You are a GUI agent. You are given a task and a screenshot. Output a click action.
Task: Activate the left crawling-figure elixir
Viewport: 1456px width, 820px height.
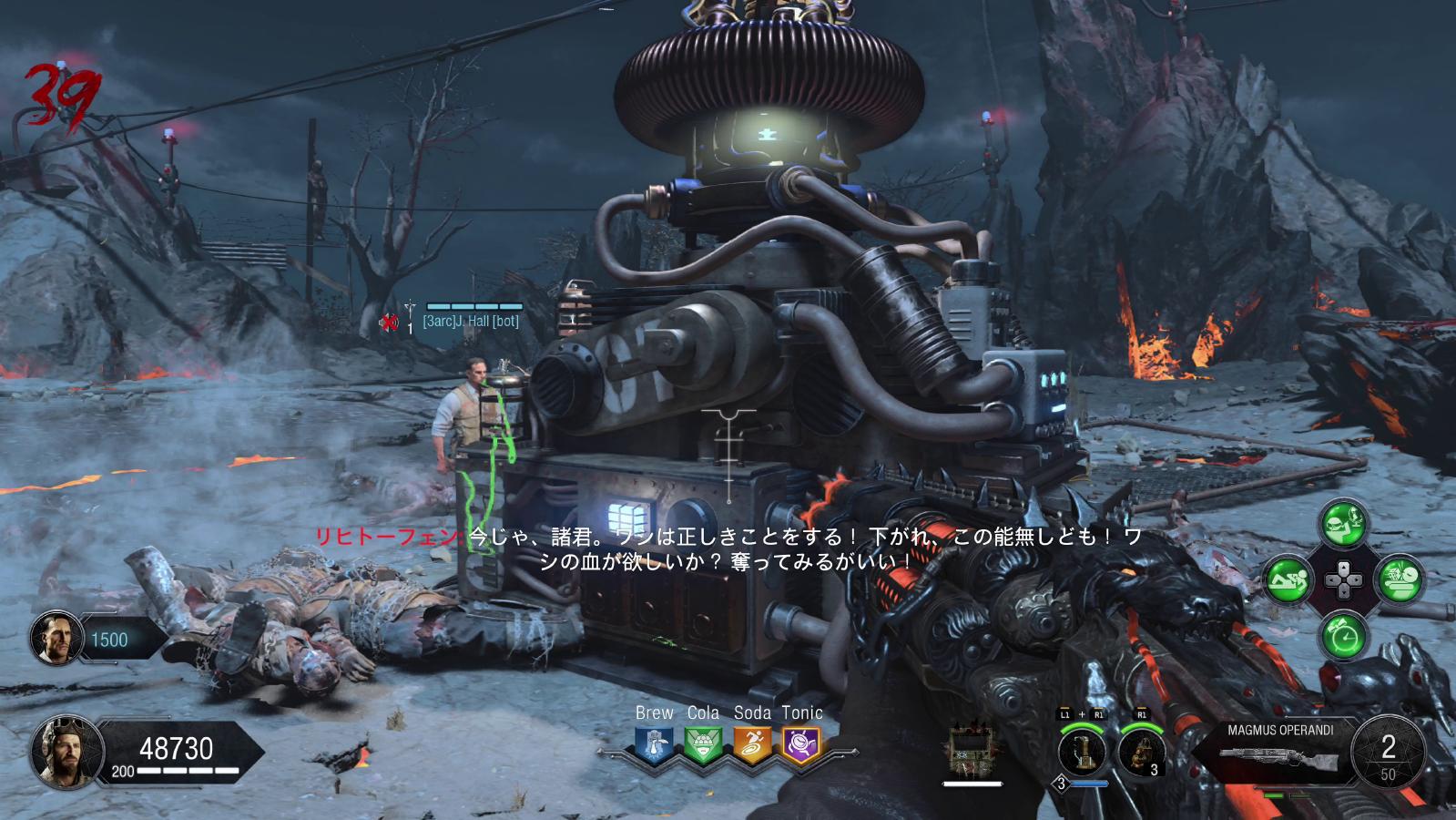1288,579
